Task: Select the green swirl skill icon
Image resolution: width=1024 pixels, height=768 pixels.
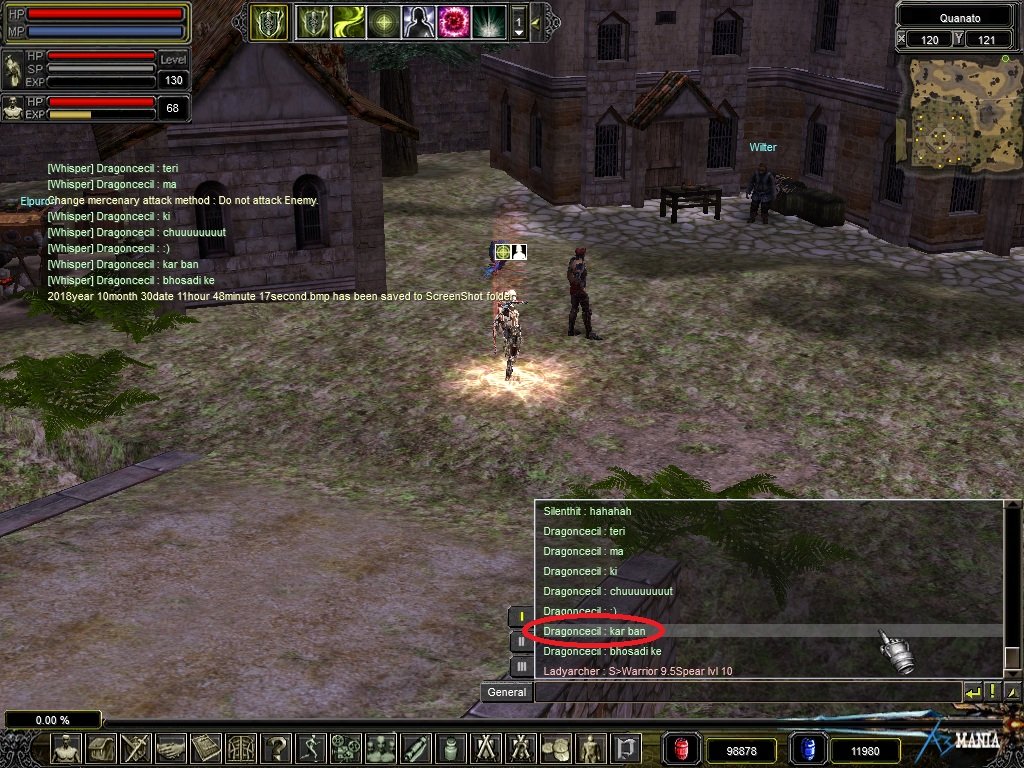Action: (348, 22)
